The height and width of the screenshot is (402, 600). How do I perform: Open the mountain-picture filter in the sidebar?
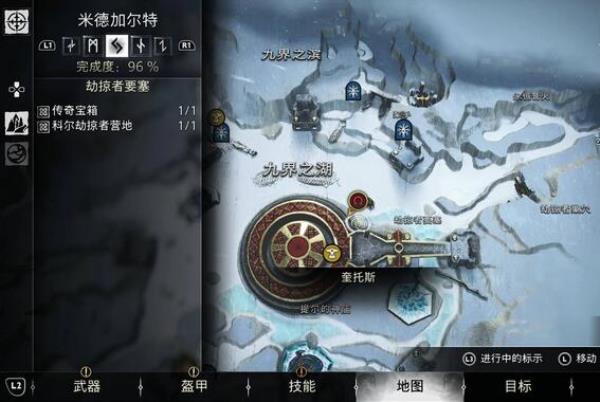[16, 122]
